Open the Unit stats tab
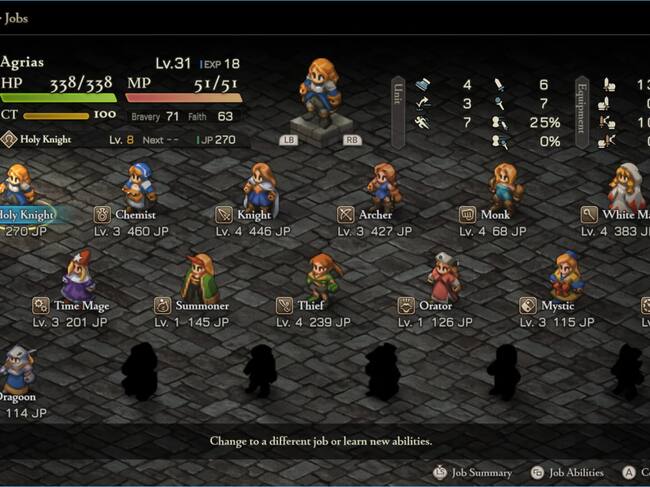The width and height of the screenshot is (650, 487). point(397,112)
